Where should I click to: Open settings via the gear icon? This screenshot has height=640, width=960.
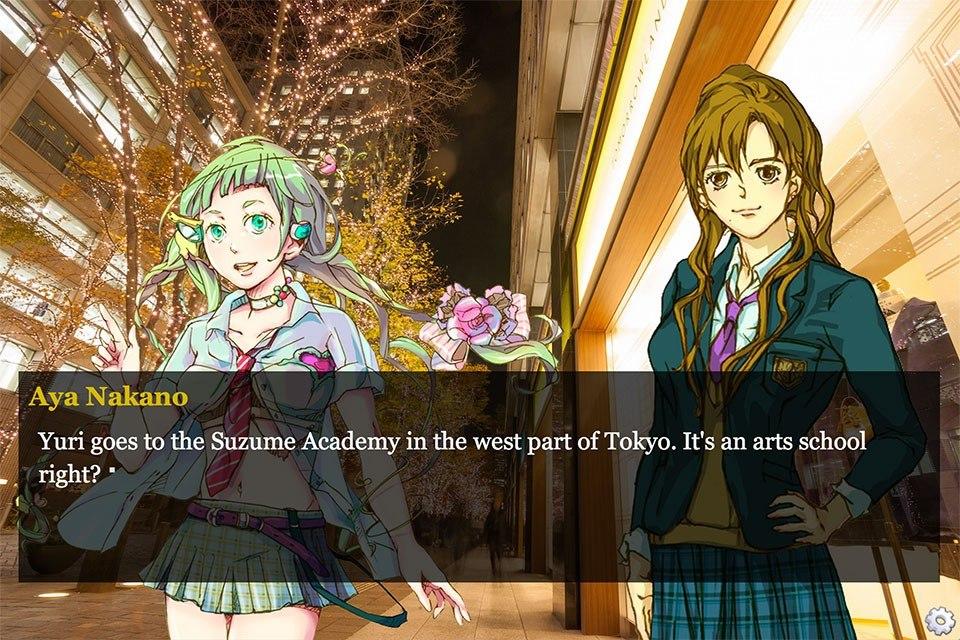click(937, 619)
